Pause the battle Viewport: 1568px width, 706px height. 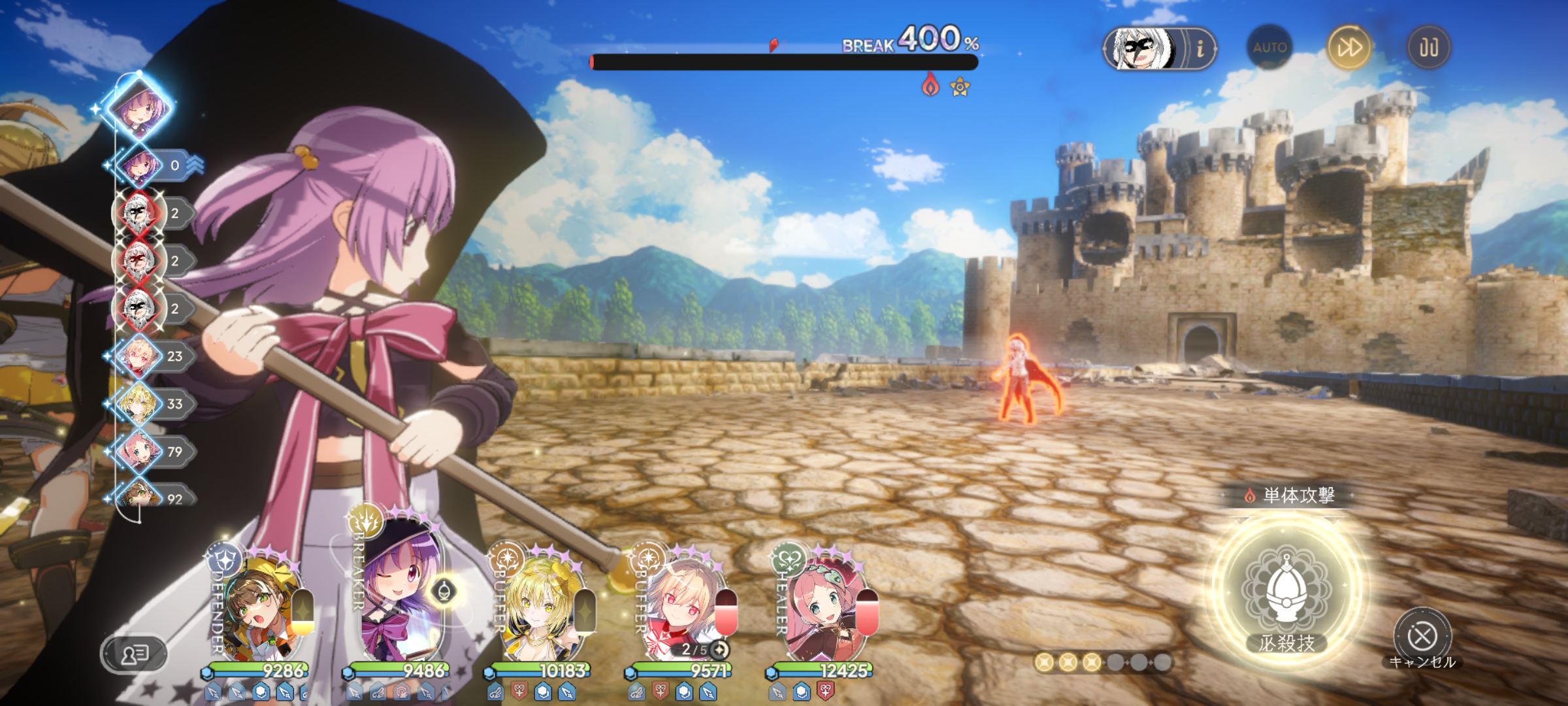[x=1428, y=47]
